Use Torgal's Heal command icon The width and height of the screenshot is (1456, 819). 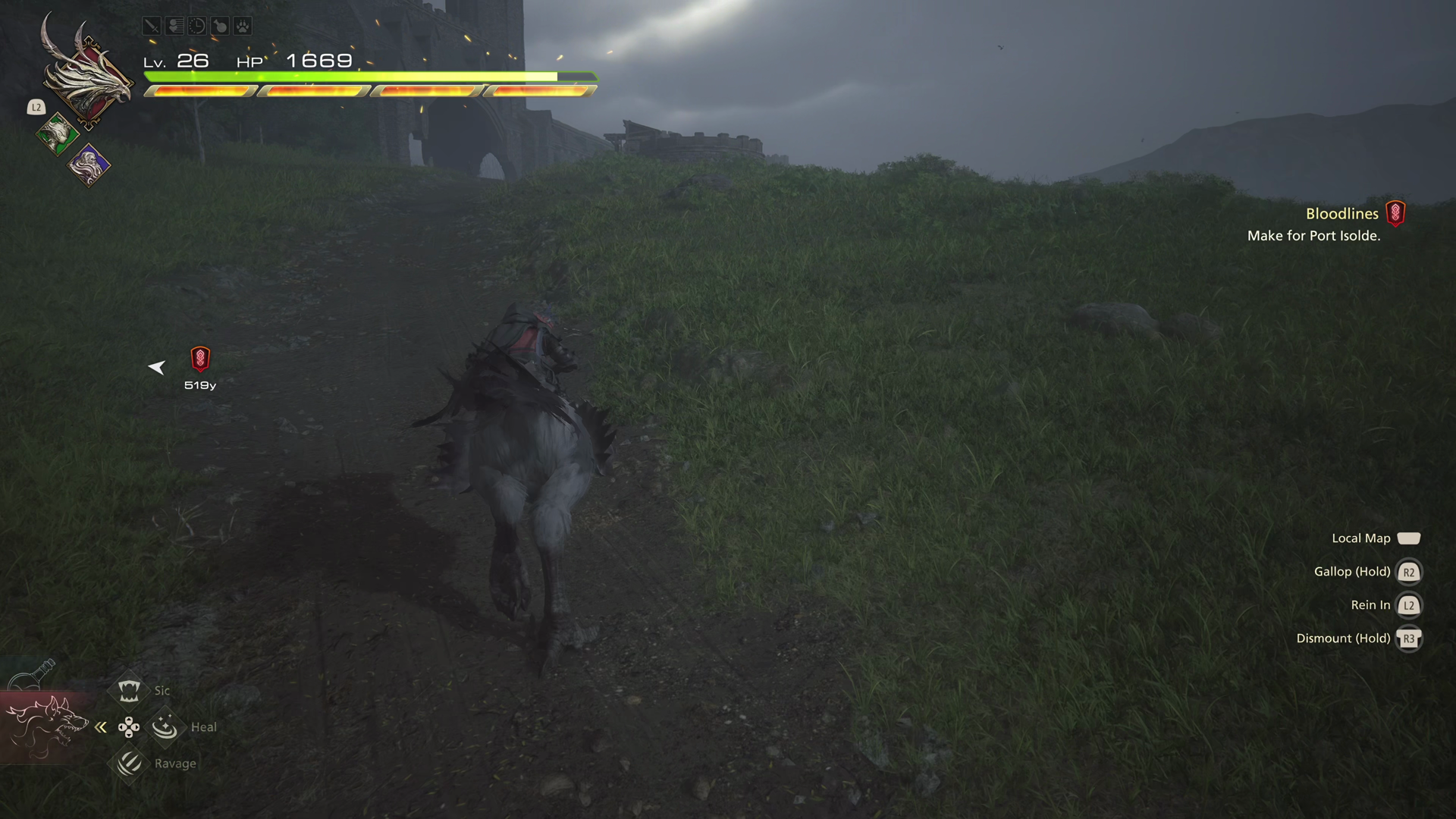point(165,727)
